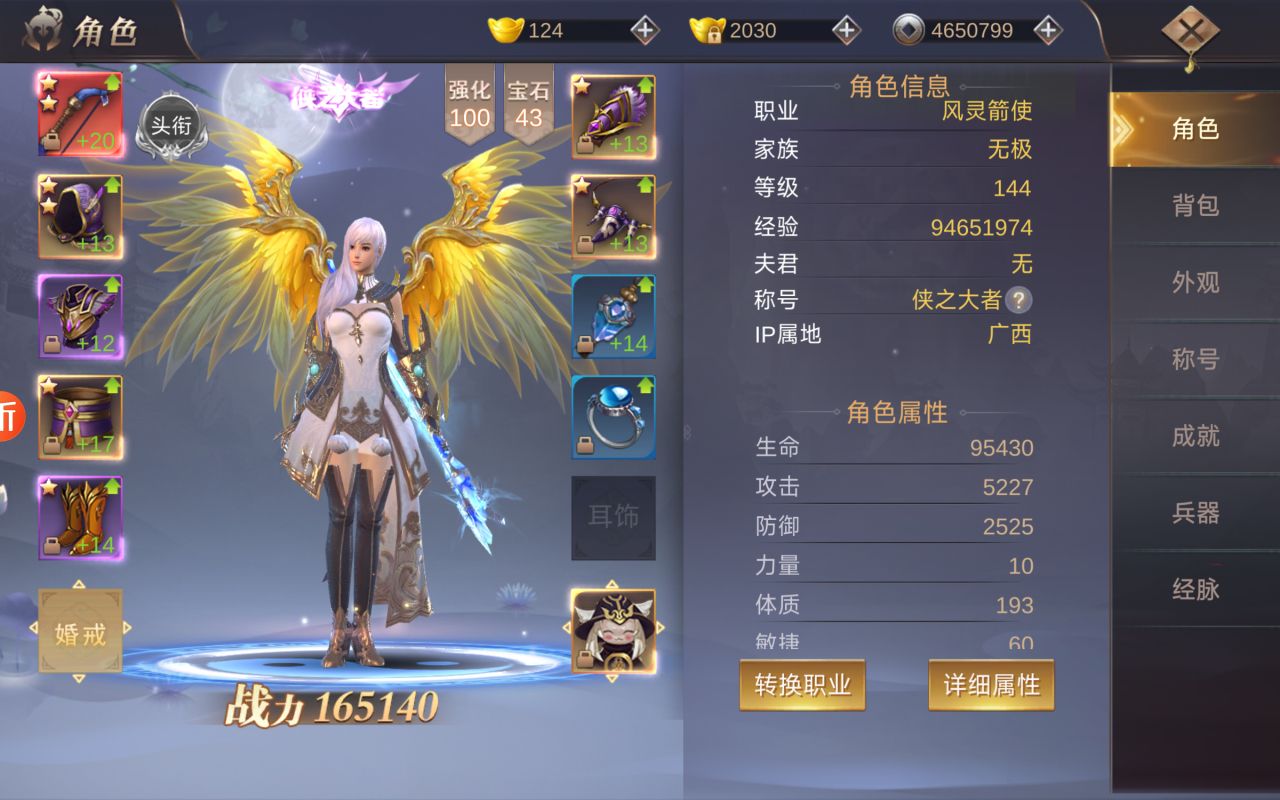Viewport: 1280px width, 800px height.
Task: Inspect the +17 belt slot
Action: click(80, 417)
